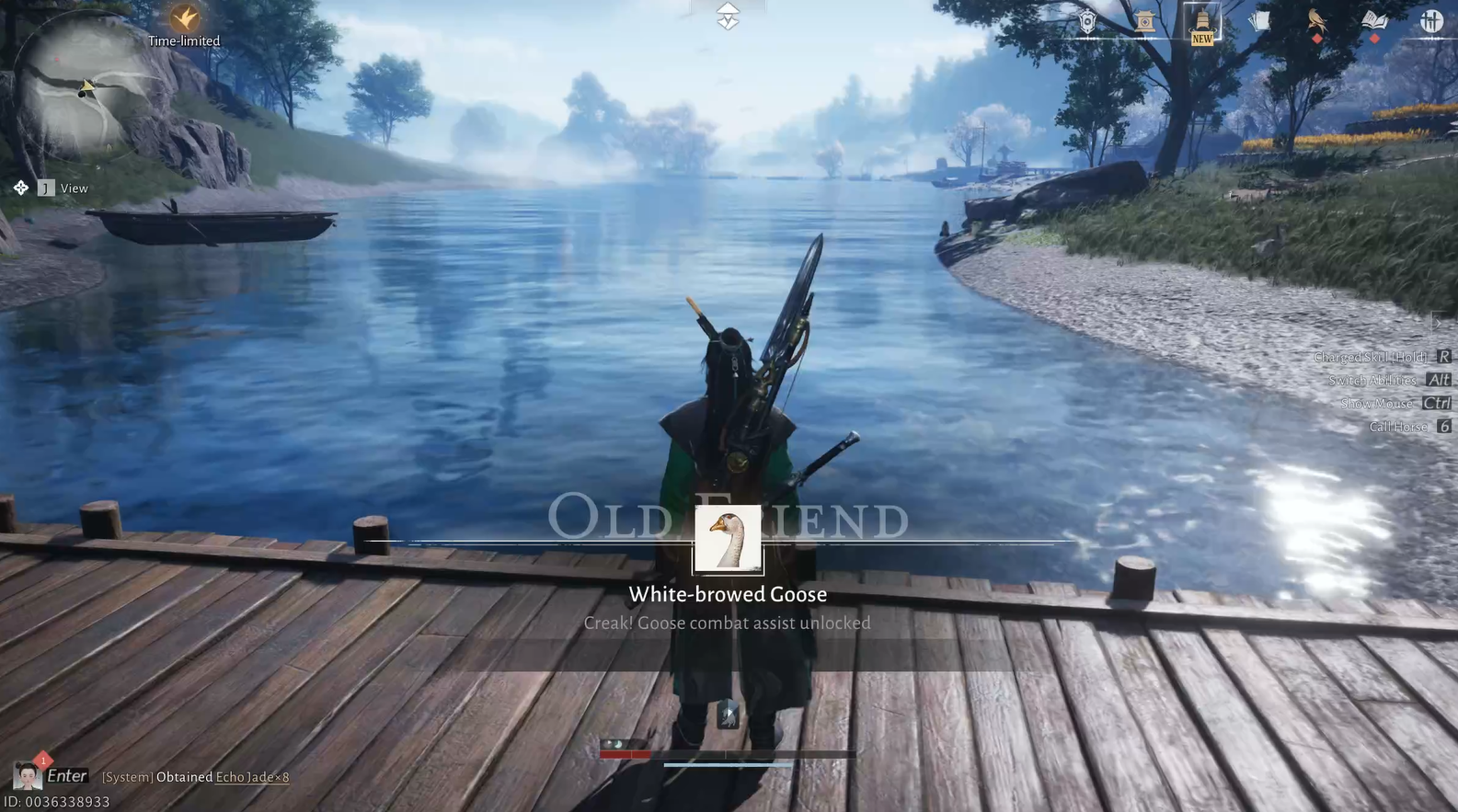Select the shield emblem icon in the top bar

click(1087, 20)
